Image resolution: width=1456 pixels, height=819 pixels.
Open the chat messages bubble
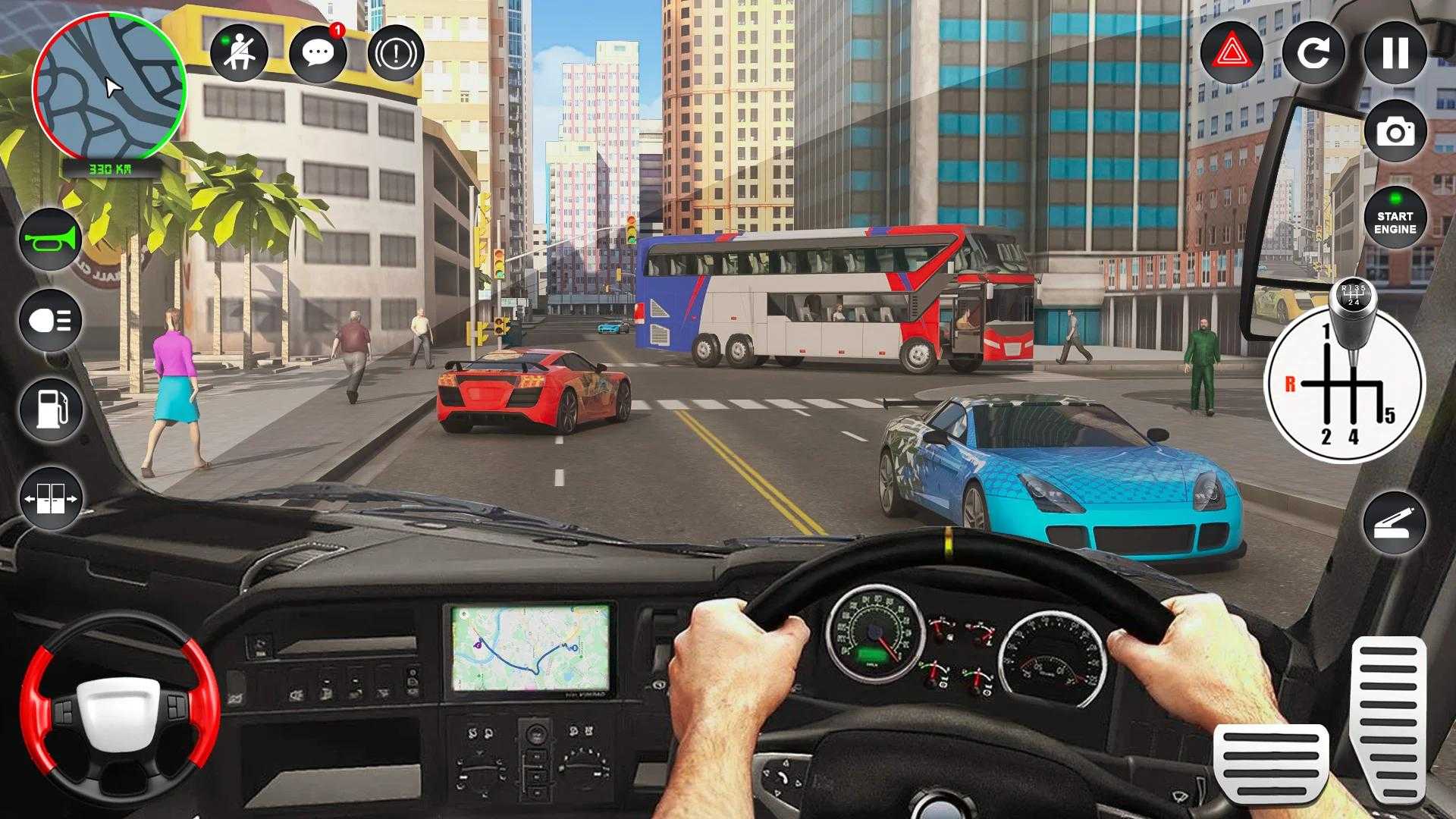[318, 52]
